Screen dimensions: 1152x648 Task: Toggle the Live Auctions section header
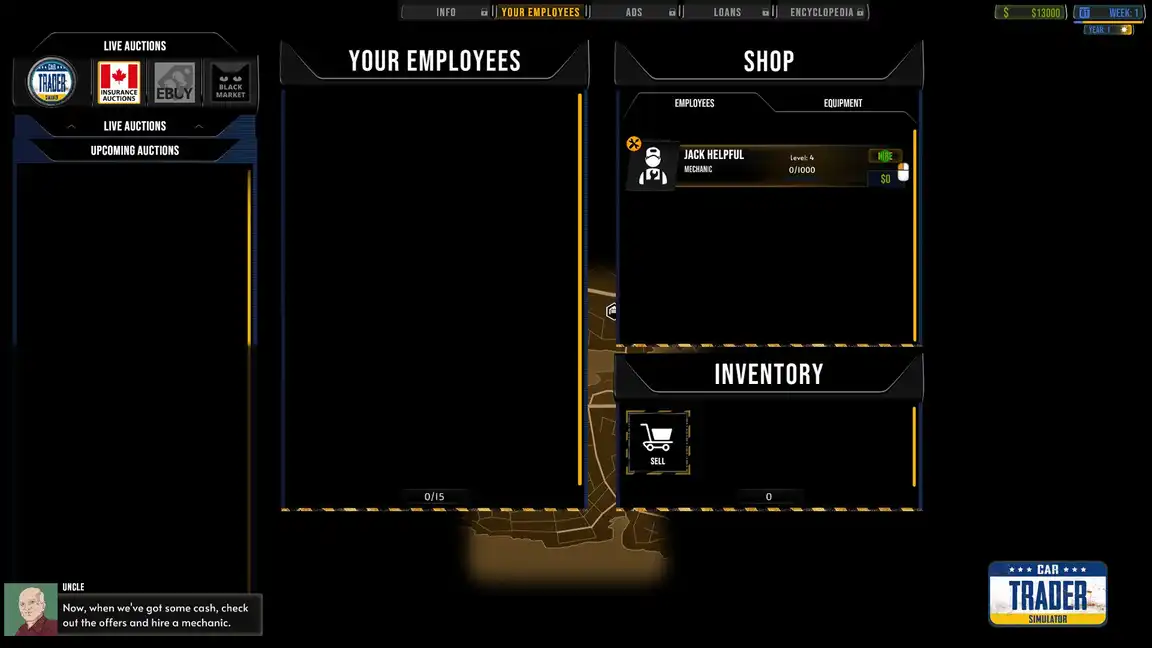click(x=135, y=126)
